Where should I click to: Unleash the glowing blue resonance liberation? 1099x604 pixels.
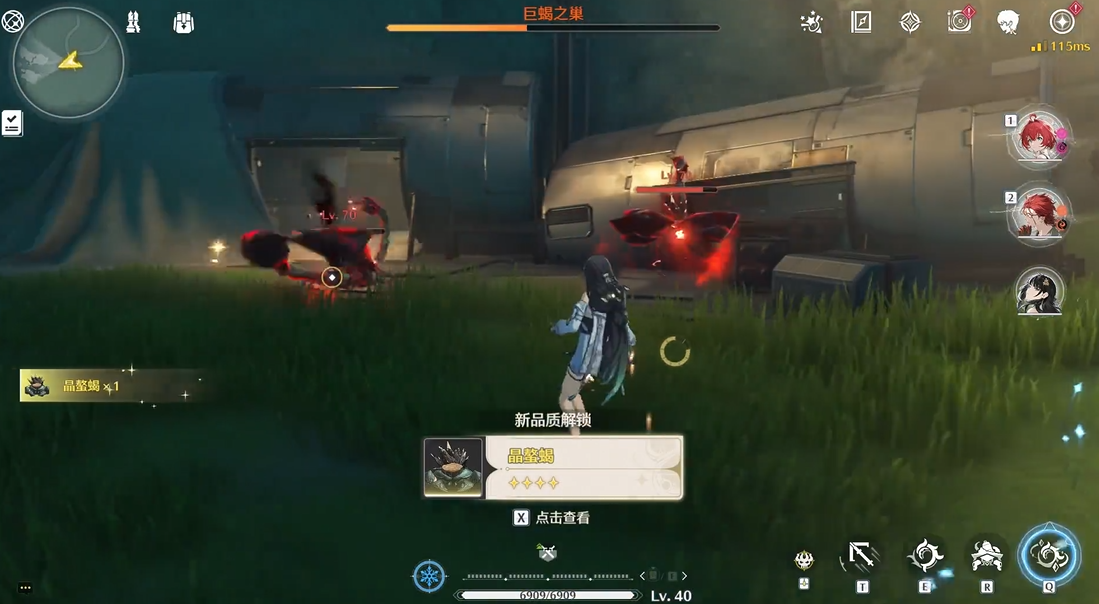pos(1049,554)
